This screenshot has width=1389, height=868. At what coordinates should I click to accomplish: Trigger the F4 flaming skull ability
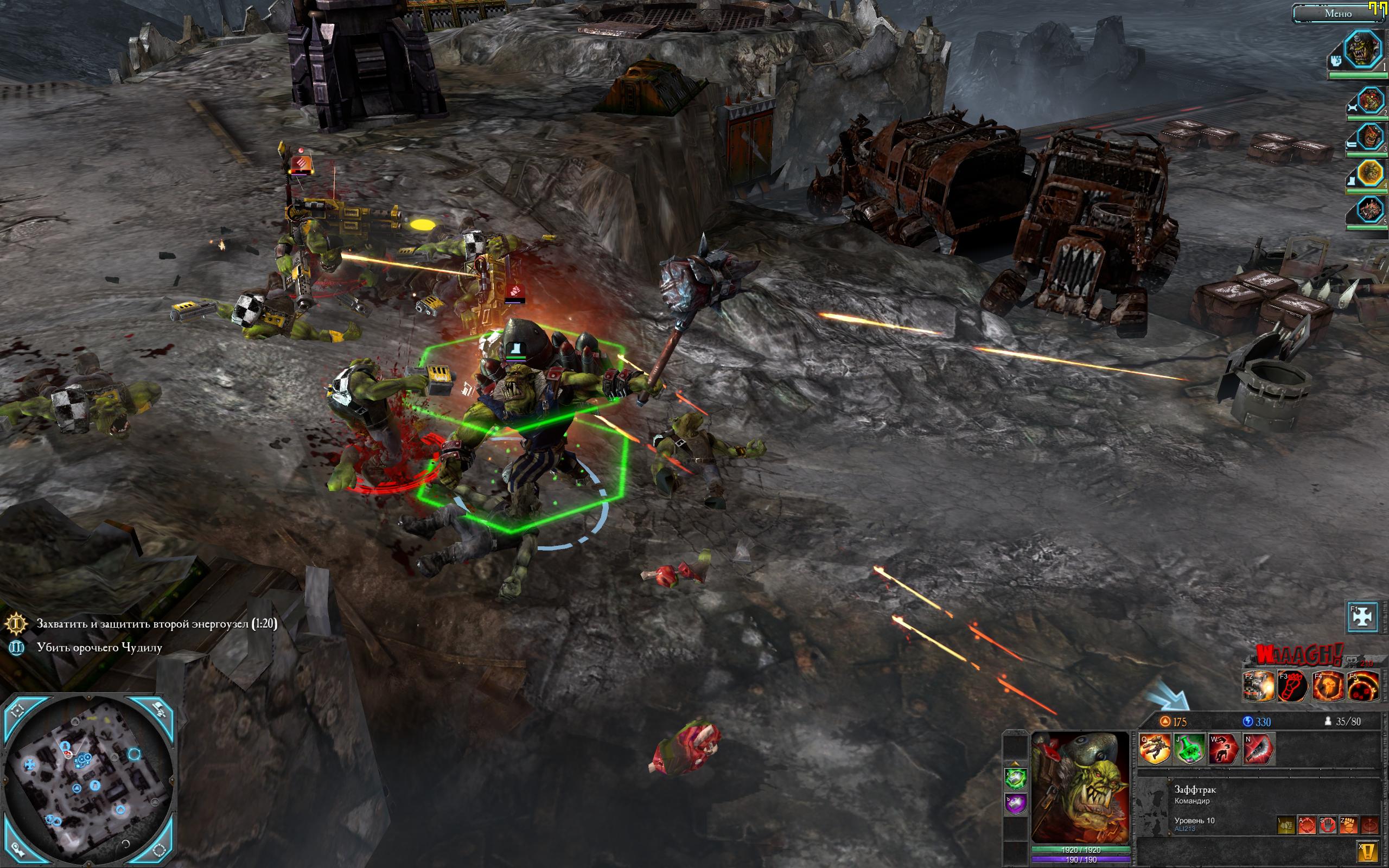point(1328,686)
